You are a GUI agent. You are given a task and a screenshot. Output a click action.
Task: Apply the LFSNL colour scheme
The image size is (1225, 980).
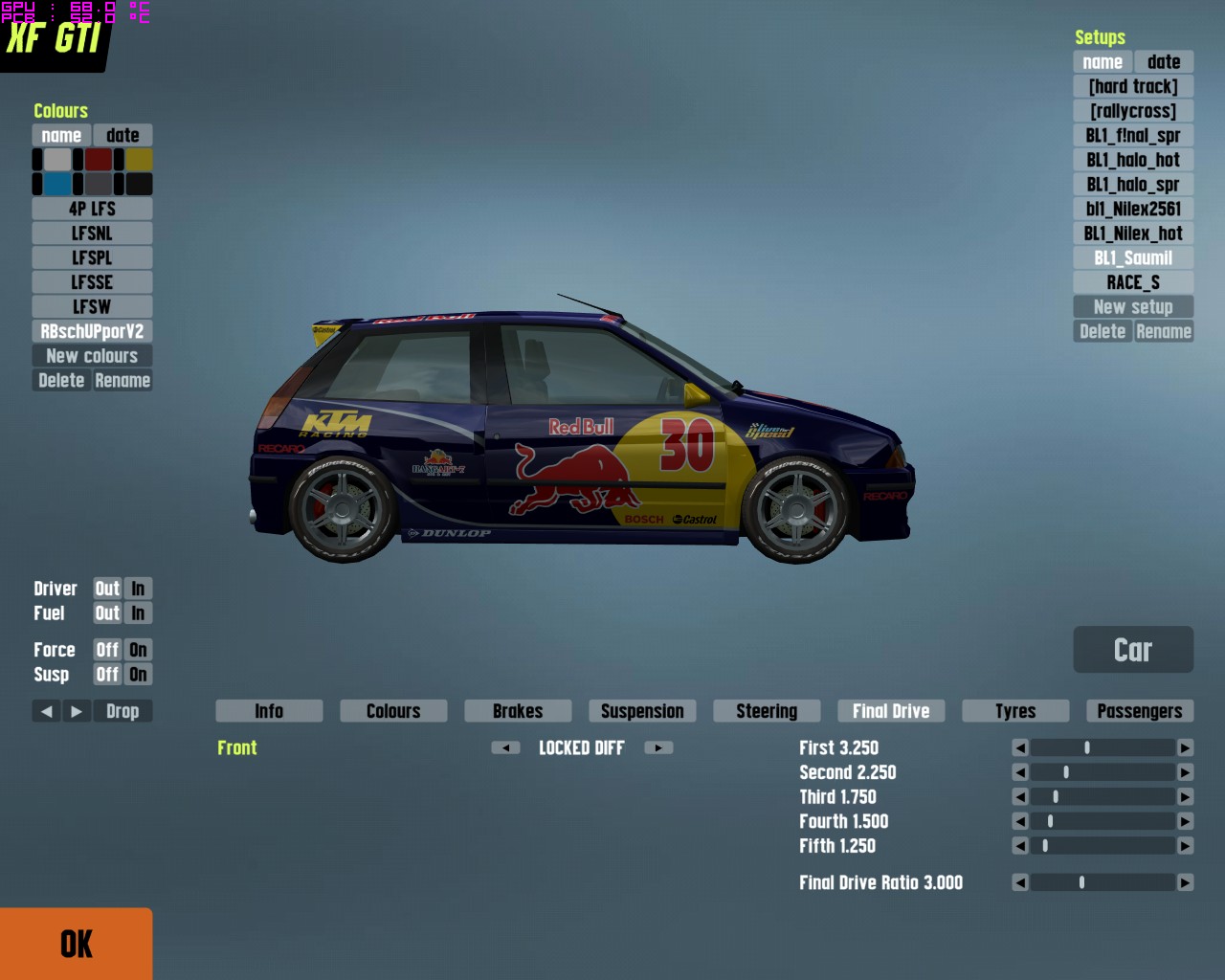(92, 234)
